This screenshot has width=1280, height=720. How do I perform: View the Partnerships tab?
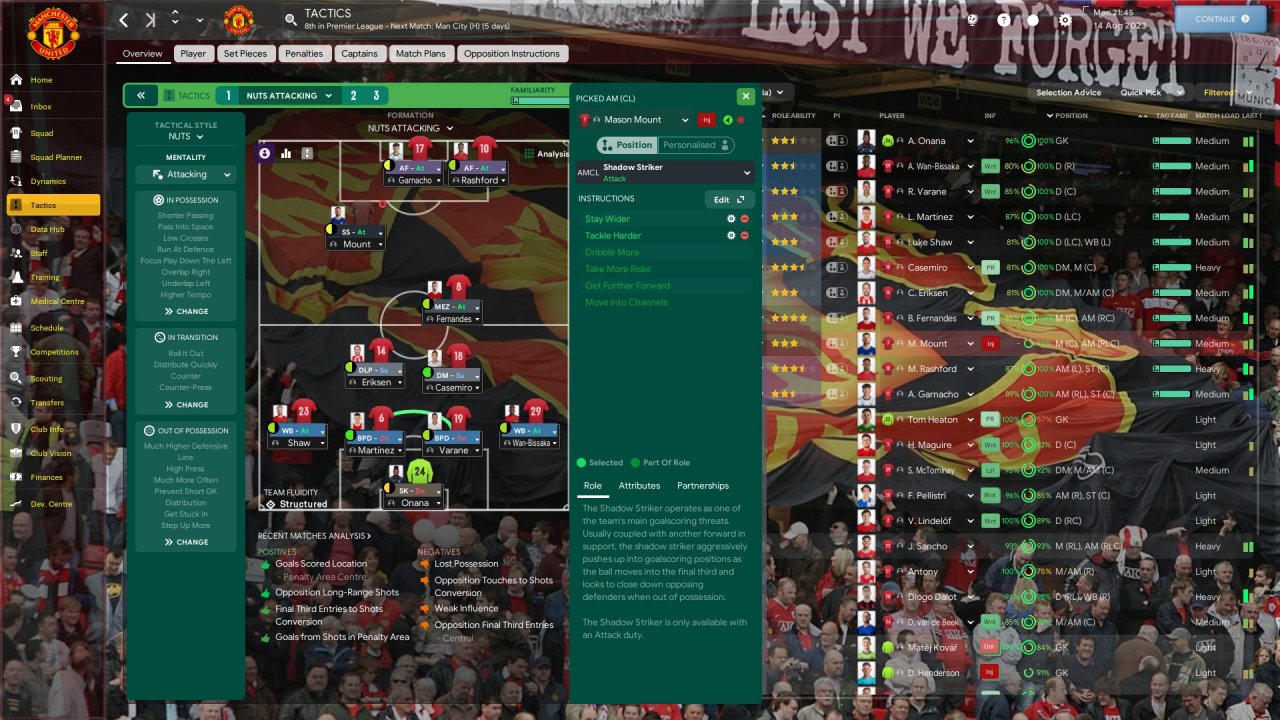[x=703, y=486]
